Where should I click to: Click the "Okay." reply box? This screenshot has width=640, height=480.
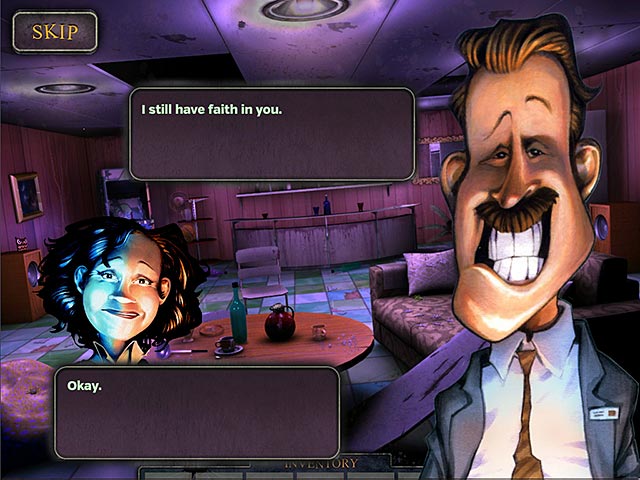[x=197, y=412]
